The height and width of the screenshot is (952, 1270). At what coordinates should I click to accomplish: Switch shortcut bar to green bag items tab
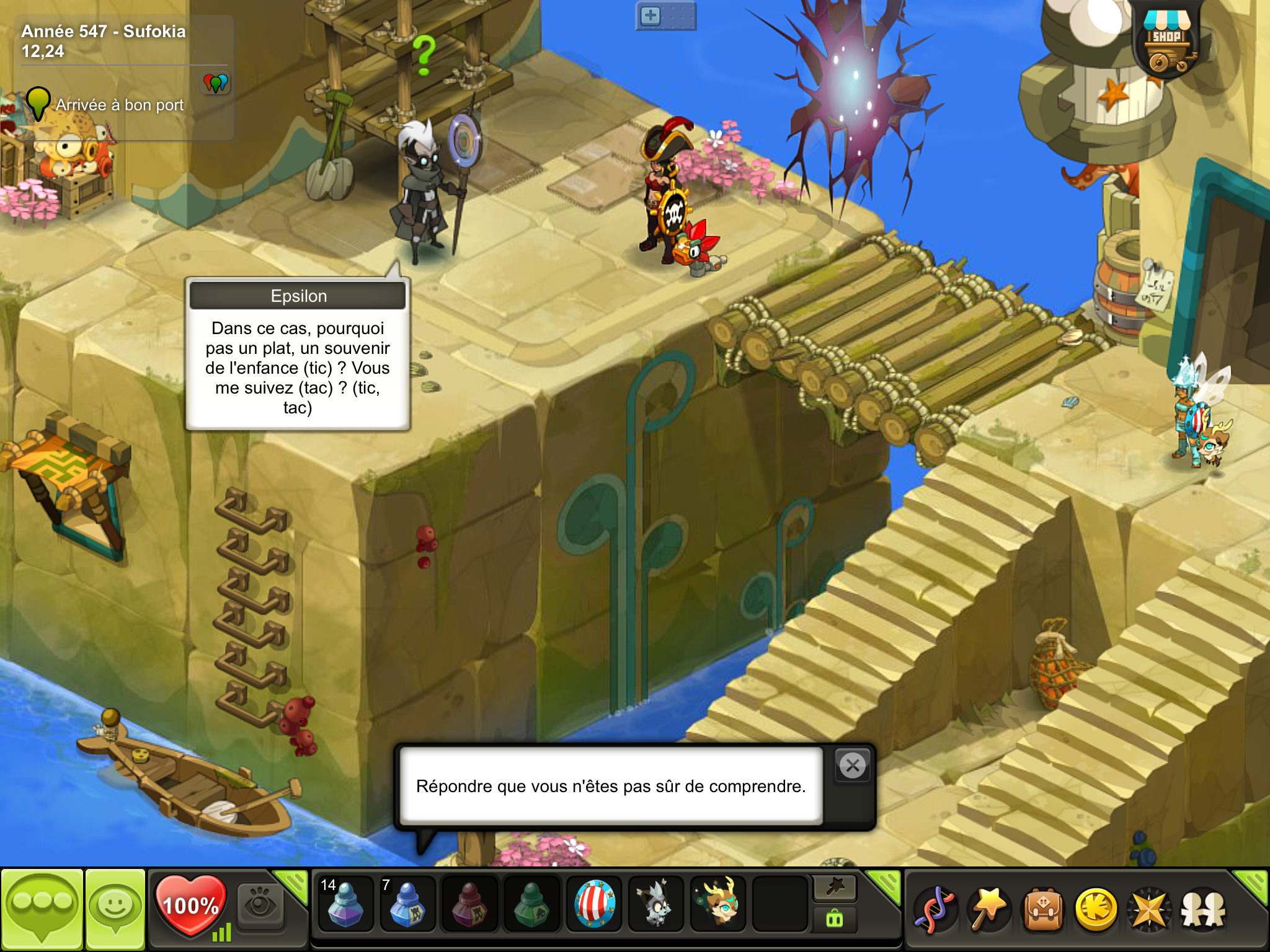coord(835,919)
